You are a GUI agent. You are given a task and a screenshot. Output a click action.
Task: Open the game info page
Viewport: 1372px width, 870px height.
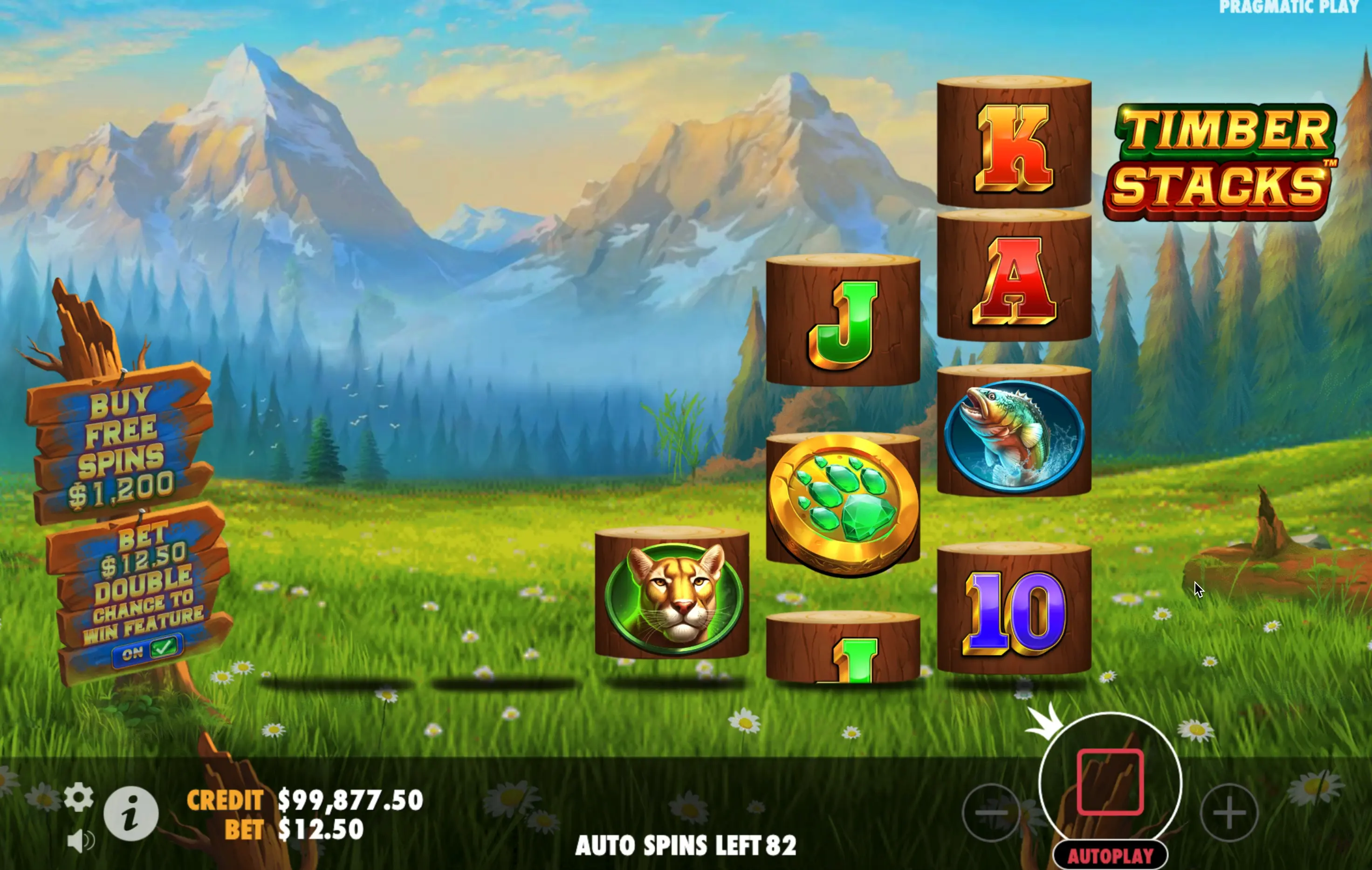pos(131,813)
